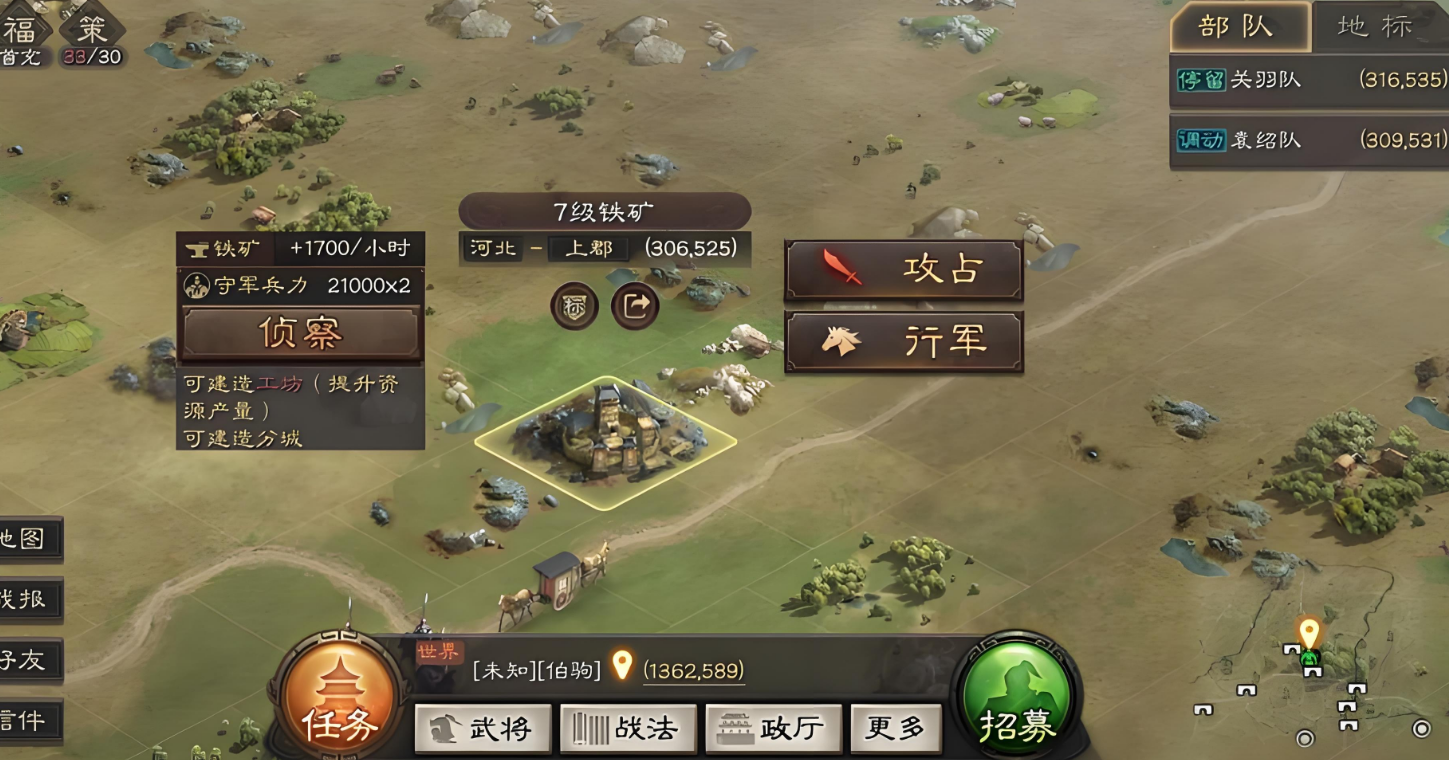This screenshot has height=760, width=1449.
Task: Open the 武将 generals menu
Action: click(483, 729)
